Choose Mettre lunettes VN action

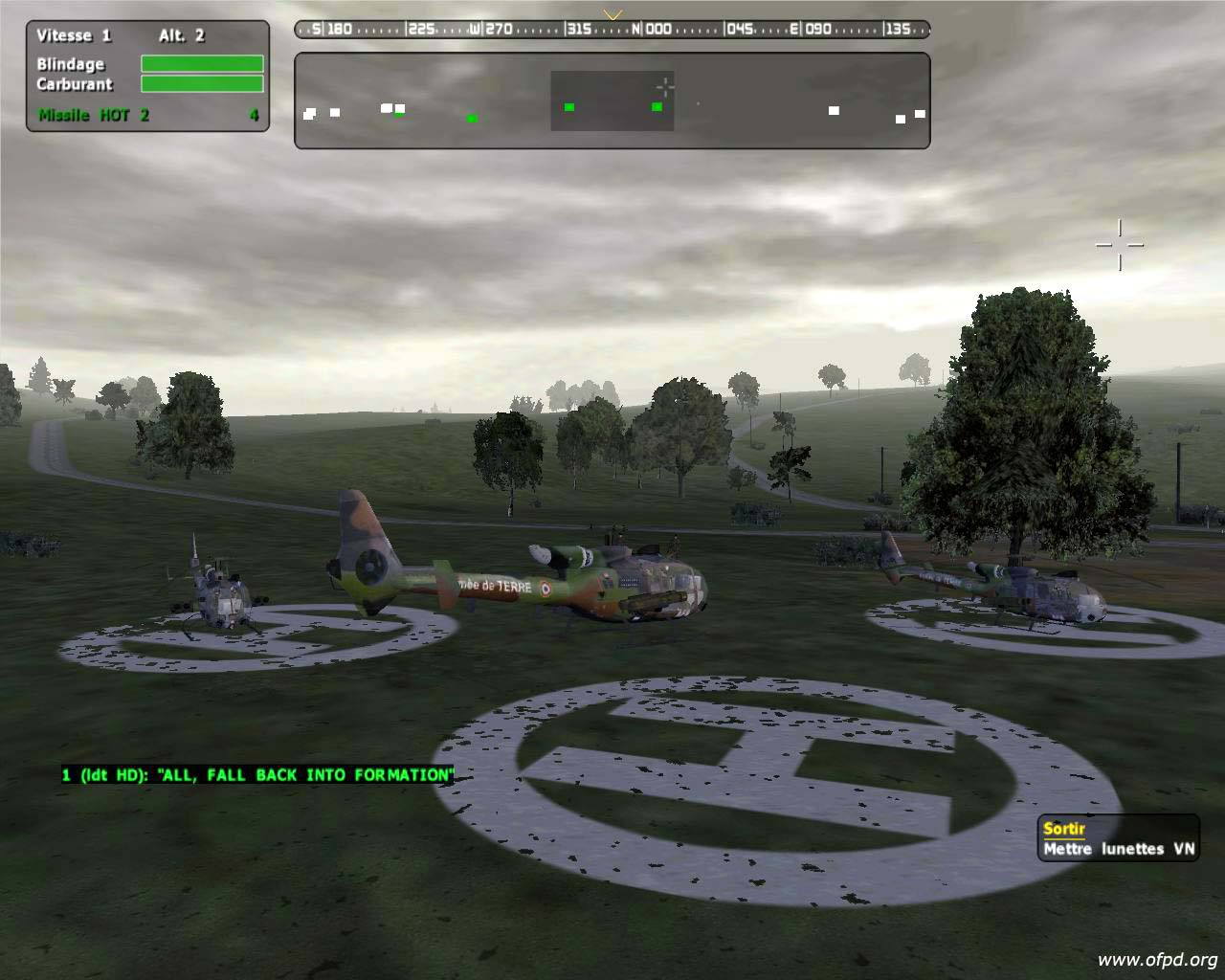(x=1118, y=849)
